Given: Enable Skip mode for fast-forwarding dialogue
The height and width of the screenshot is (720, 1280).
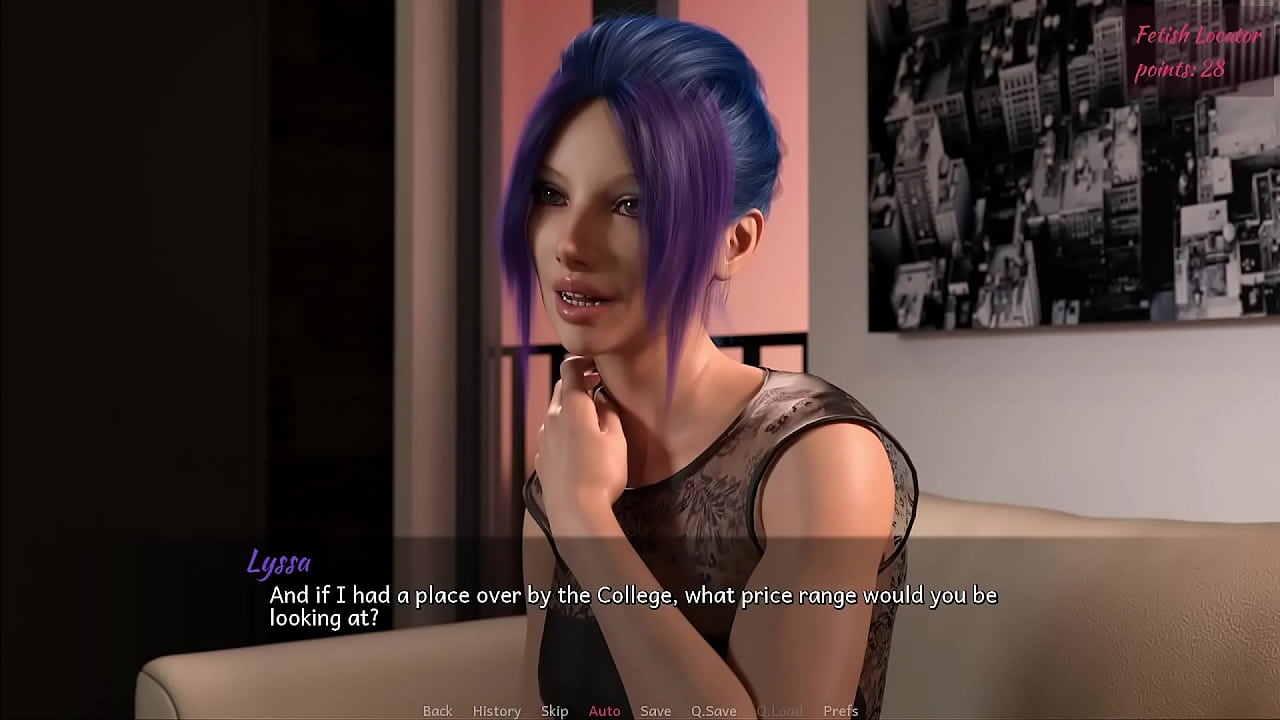Looking at the screenshot, I should [553, 711].
